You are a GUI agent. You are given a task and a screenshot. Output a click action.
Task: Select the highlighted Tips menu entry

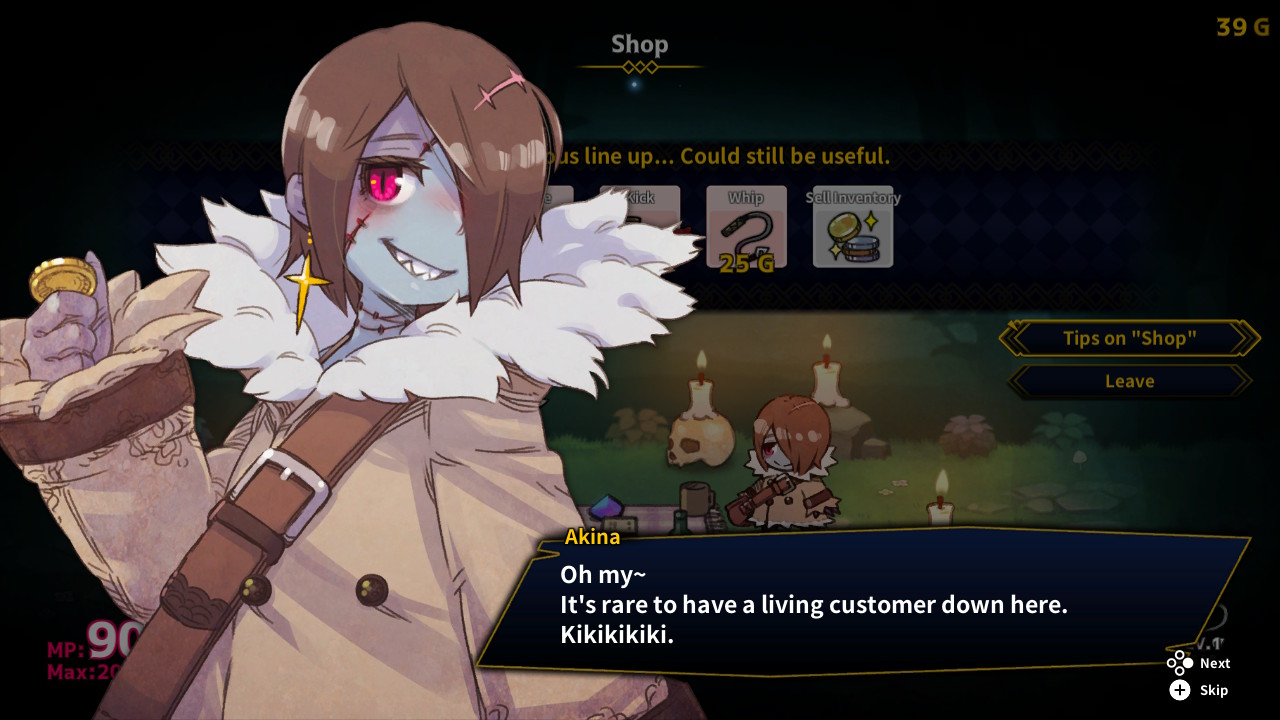pos(1128,338)
